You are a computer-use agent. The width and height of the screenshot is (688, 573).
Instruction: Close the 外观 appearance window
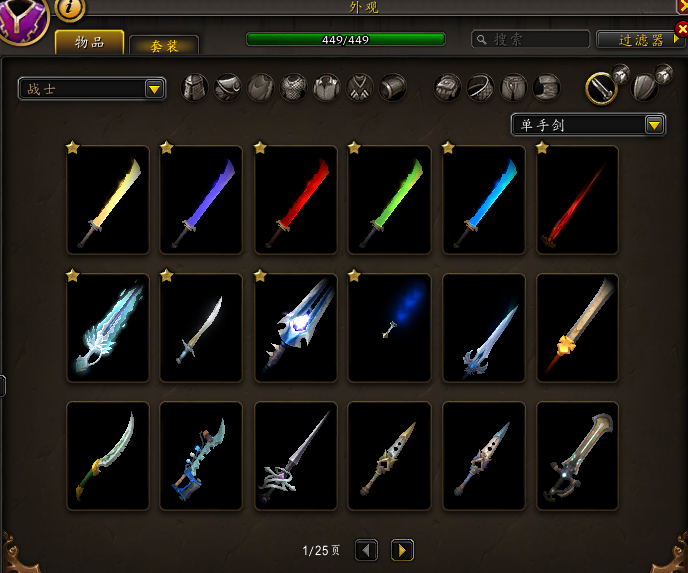coord(681,5)
